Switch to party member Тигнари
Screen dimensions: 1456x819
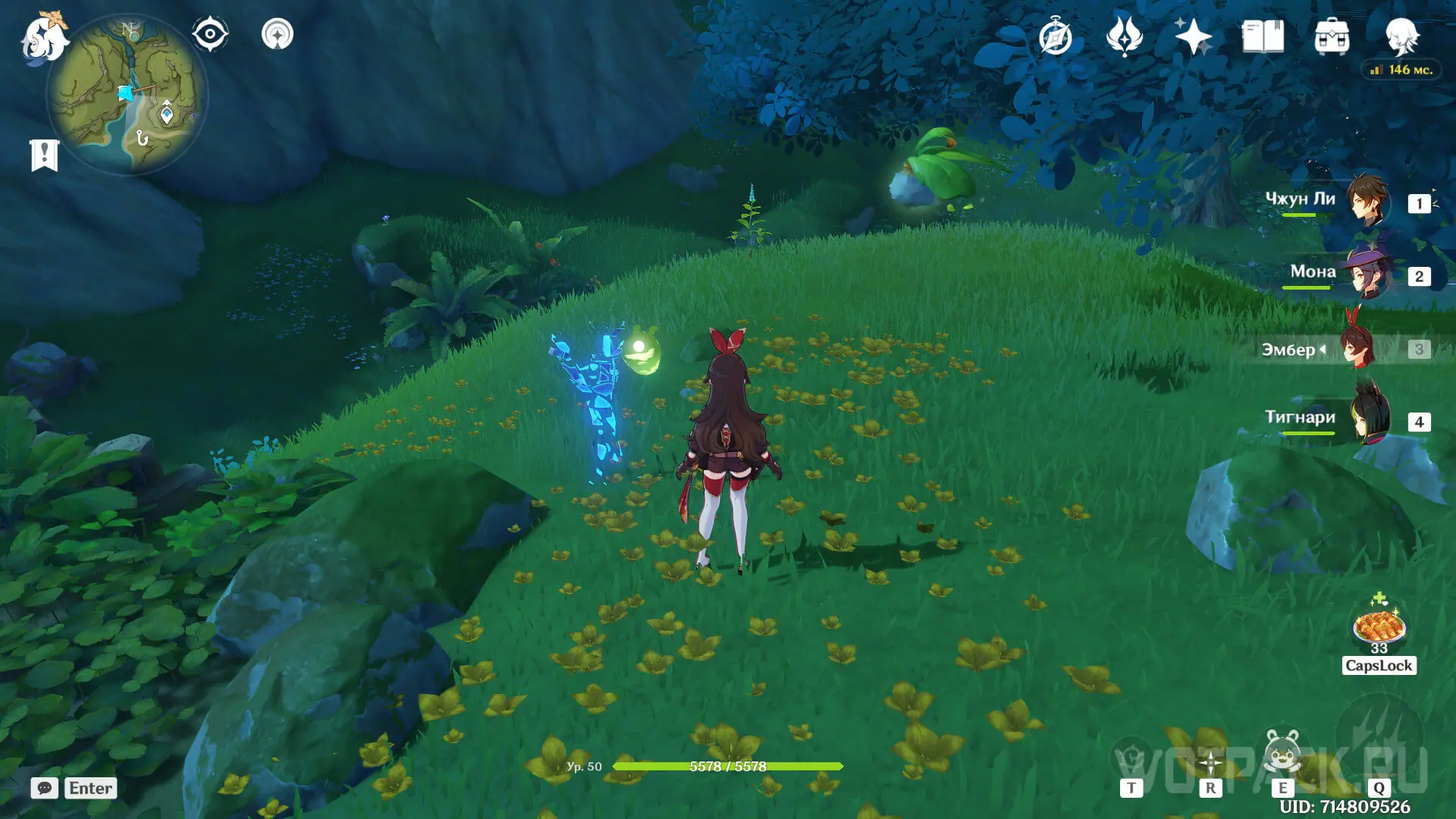[1367, 420]
